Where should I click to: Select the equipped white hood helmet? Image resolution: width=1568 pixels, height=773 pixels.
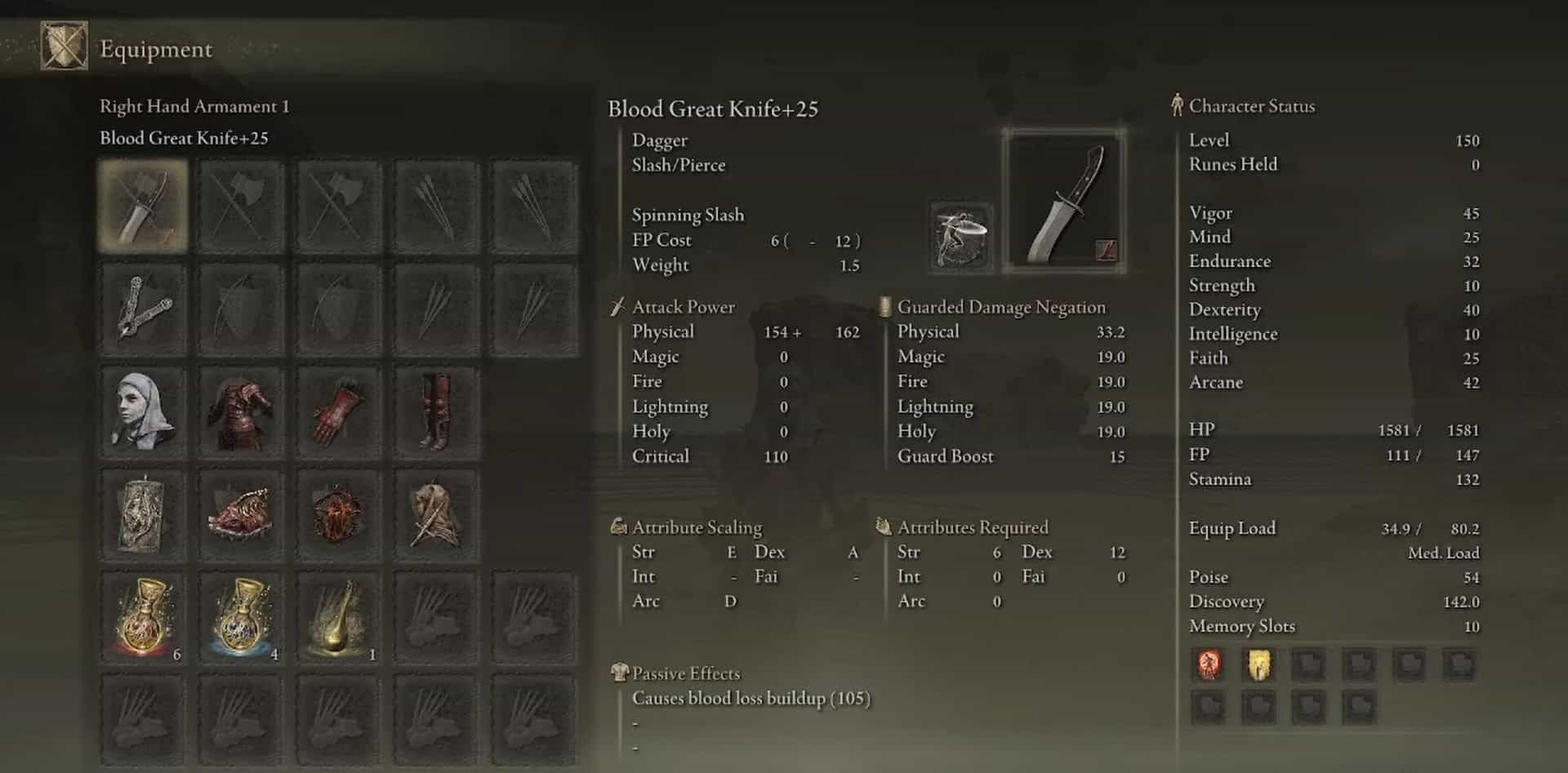(x=143, y=412)
